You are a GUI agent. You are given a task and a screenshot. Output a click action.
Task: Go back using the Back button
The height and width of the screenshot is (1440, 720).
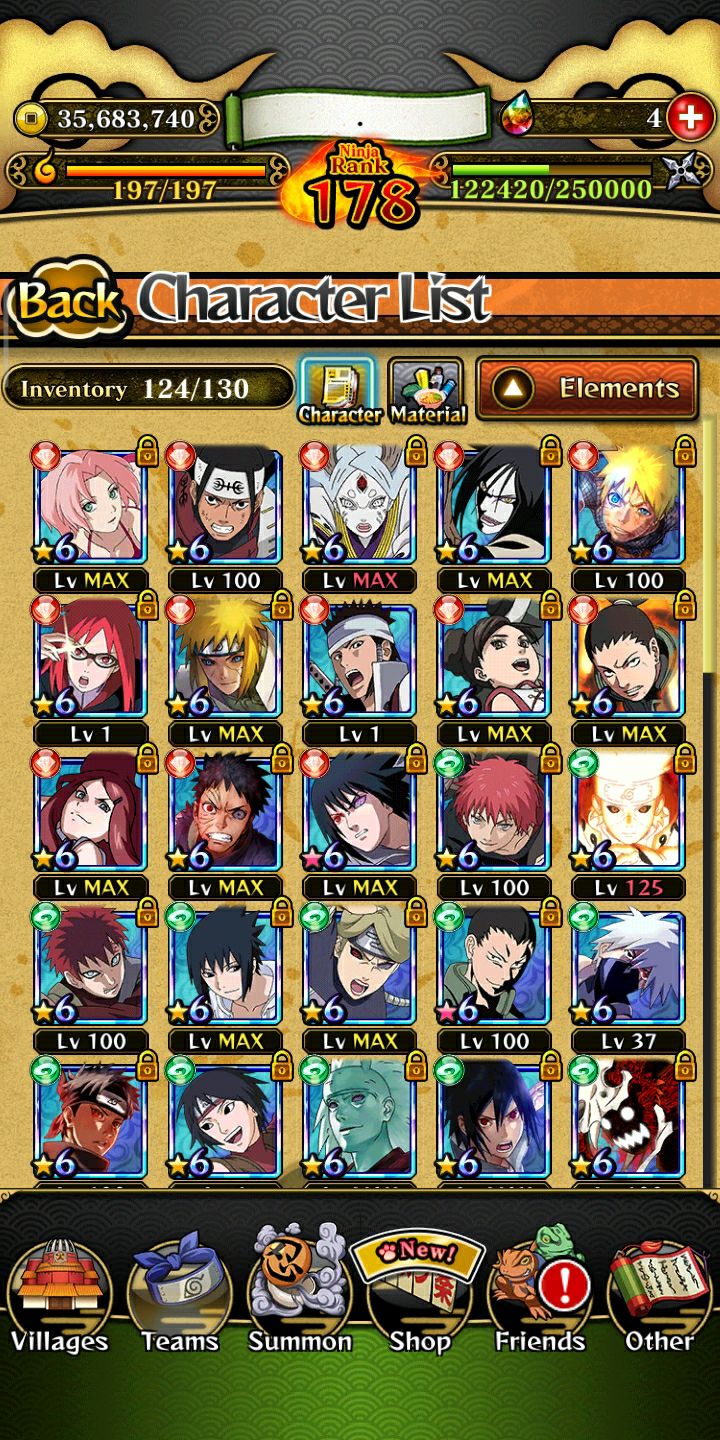point(68,302)
